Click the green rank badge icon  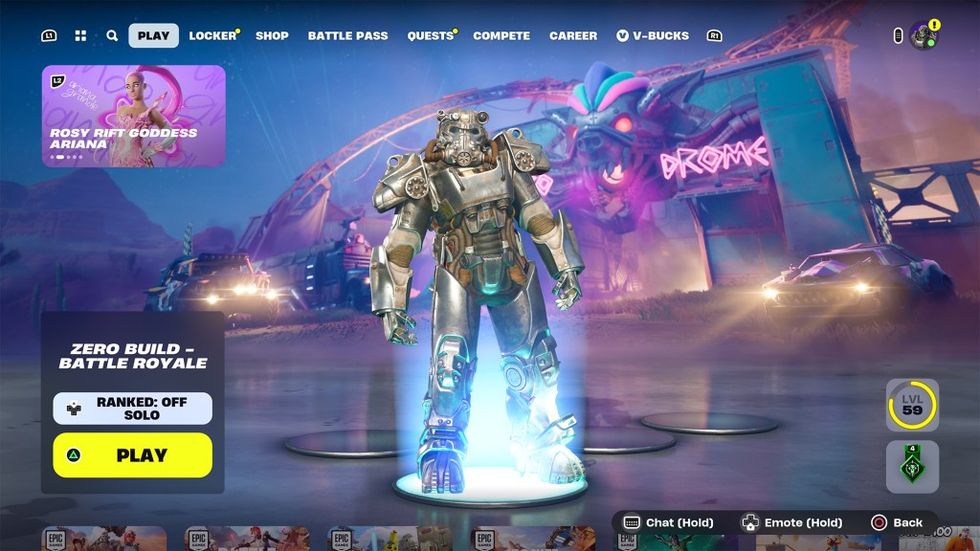pos(912,466)
